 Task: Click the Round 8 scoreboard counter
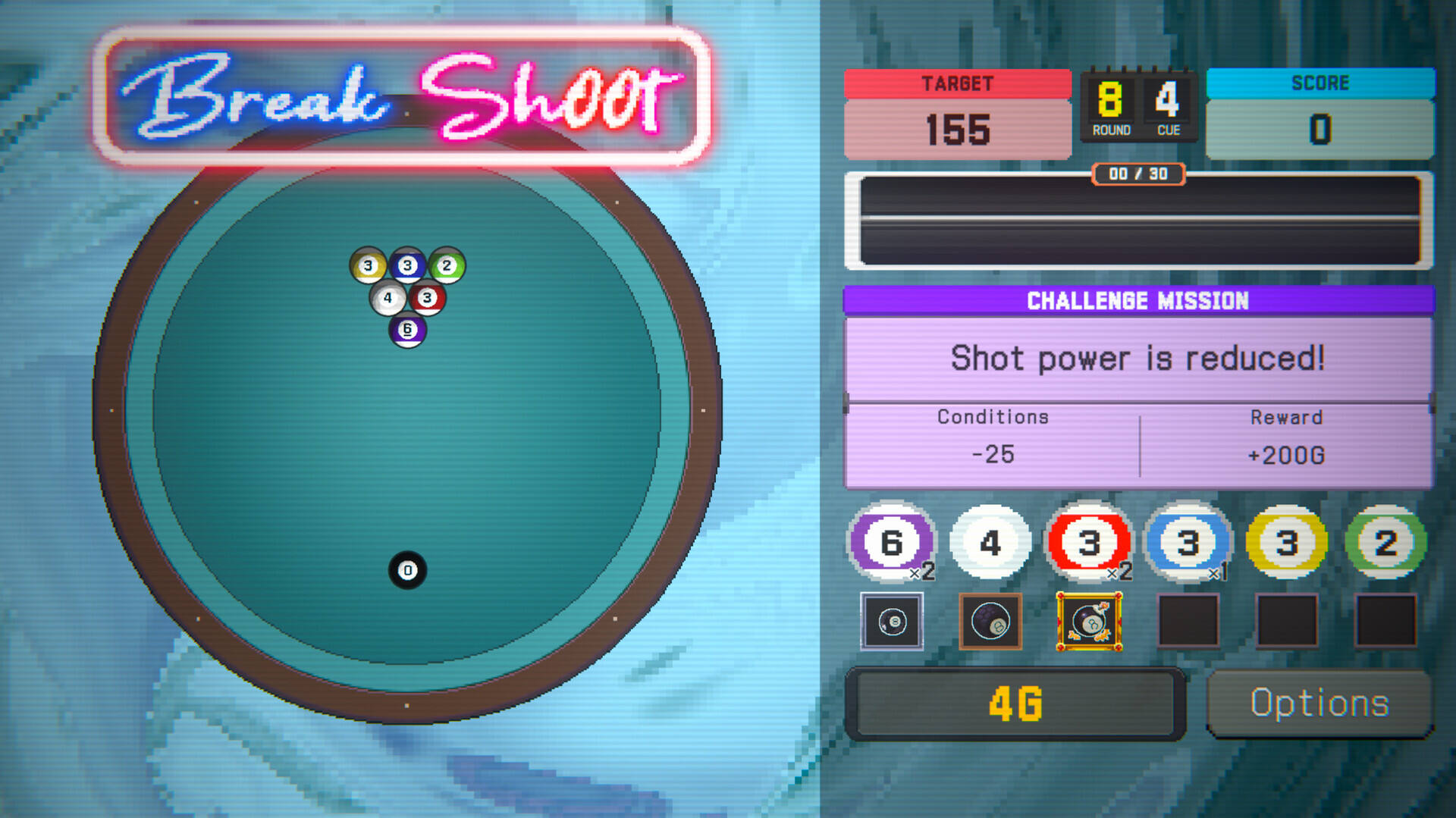click(1109, 106)
